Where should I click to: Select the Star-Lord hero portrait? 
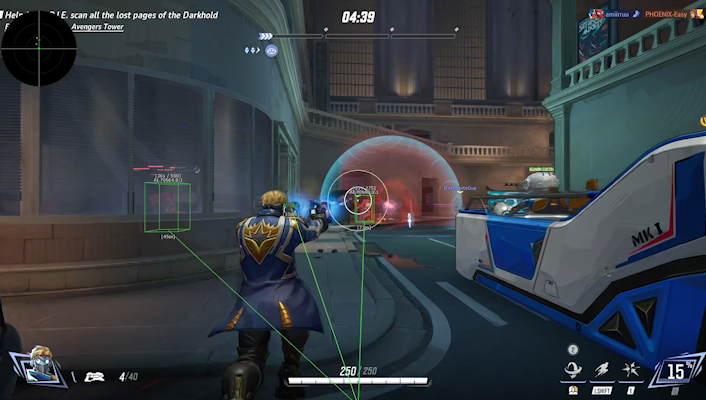40,366
